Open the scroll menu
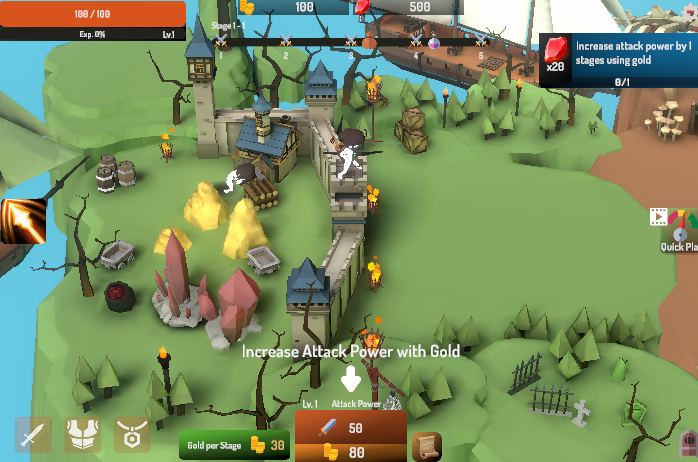The width and height of the screenshot is (698, 462). (x=427, y=445)
